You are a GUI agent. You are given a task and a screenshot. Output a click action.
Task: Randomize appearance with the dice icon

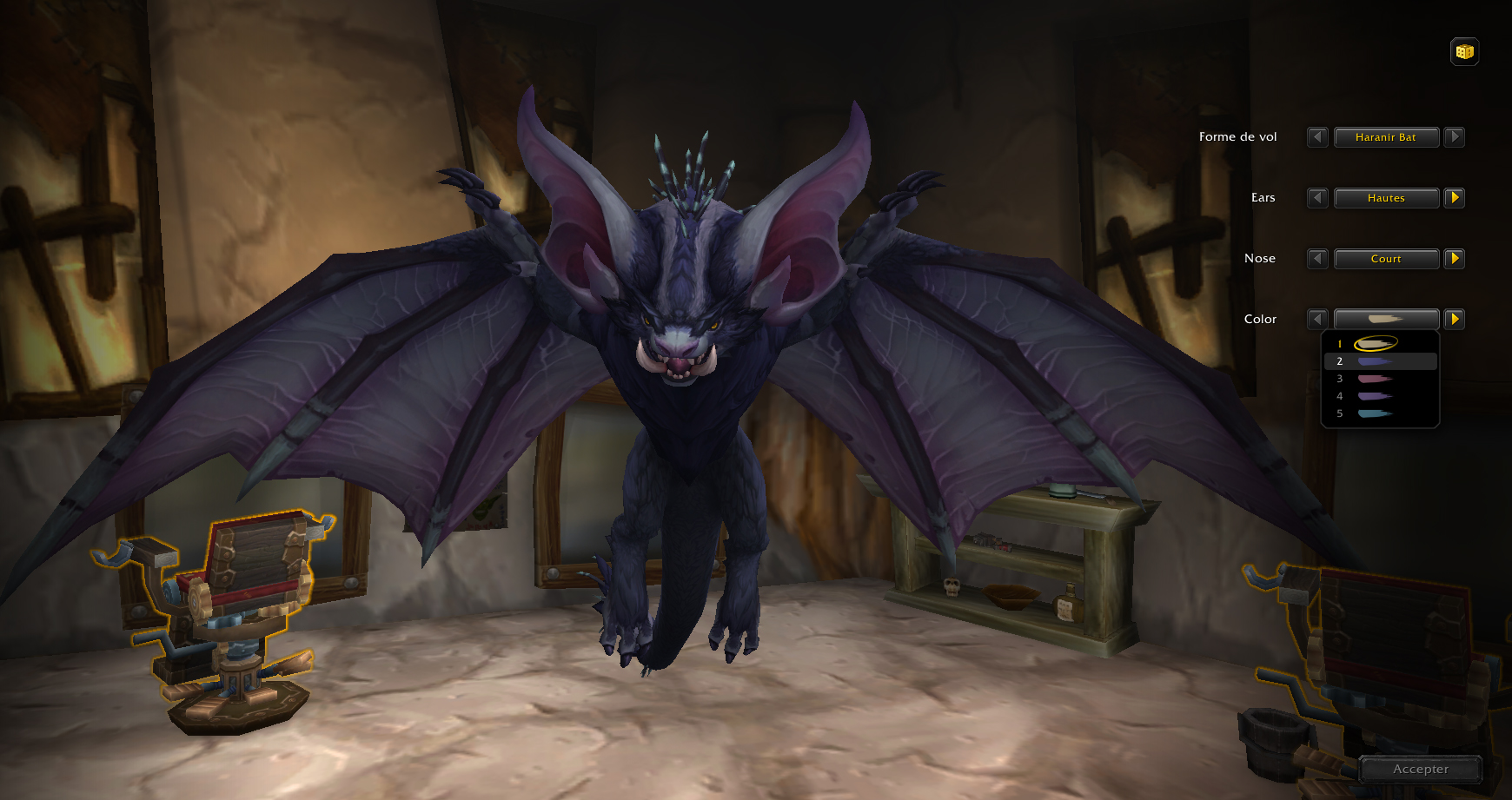pos(1463,51)
